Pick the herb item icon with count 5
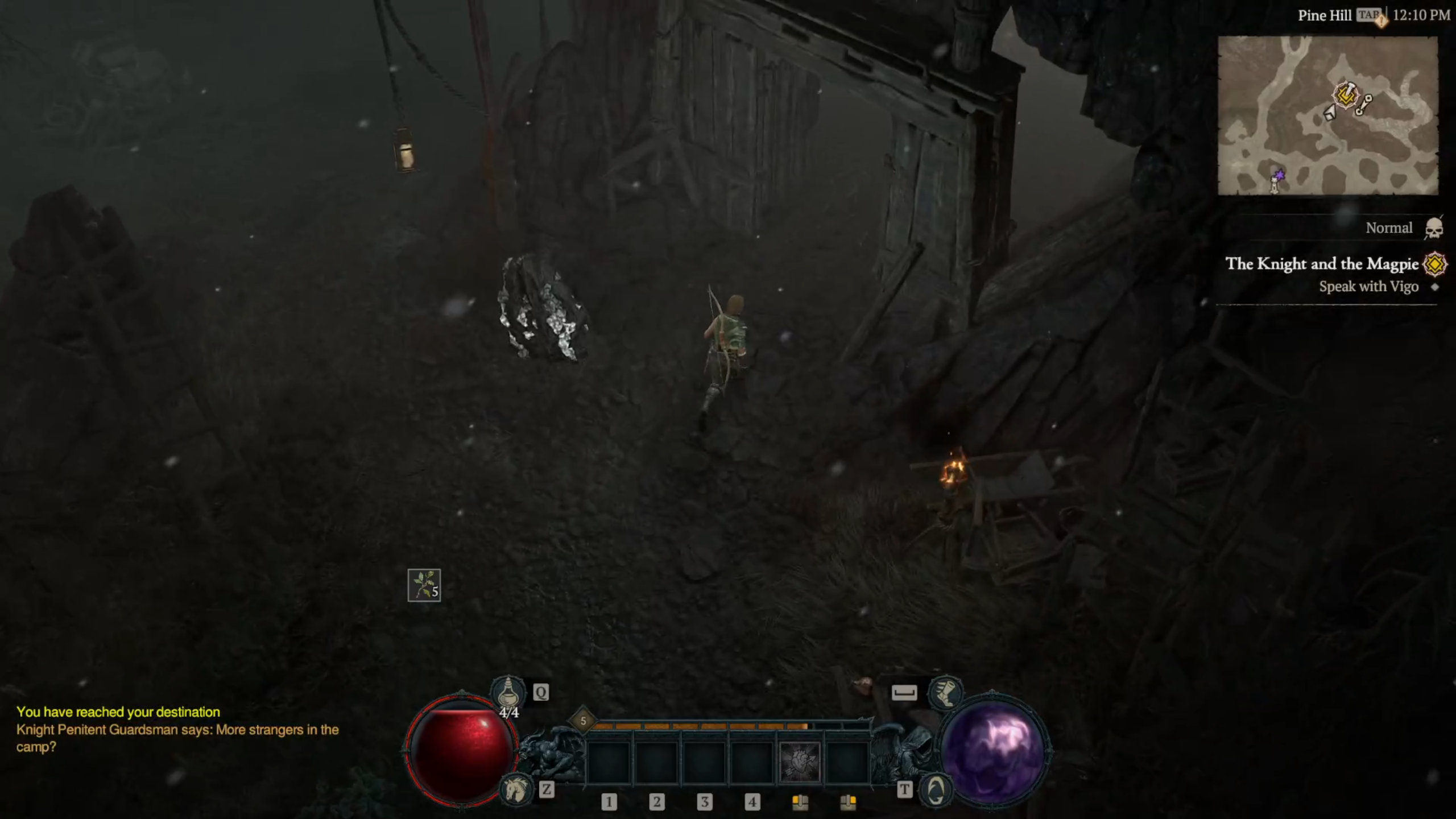1456x819 pixels. point(424,585)
